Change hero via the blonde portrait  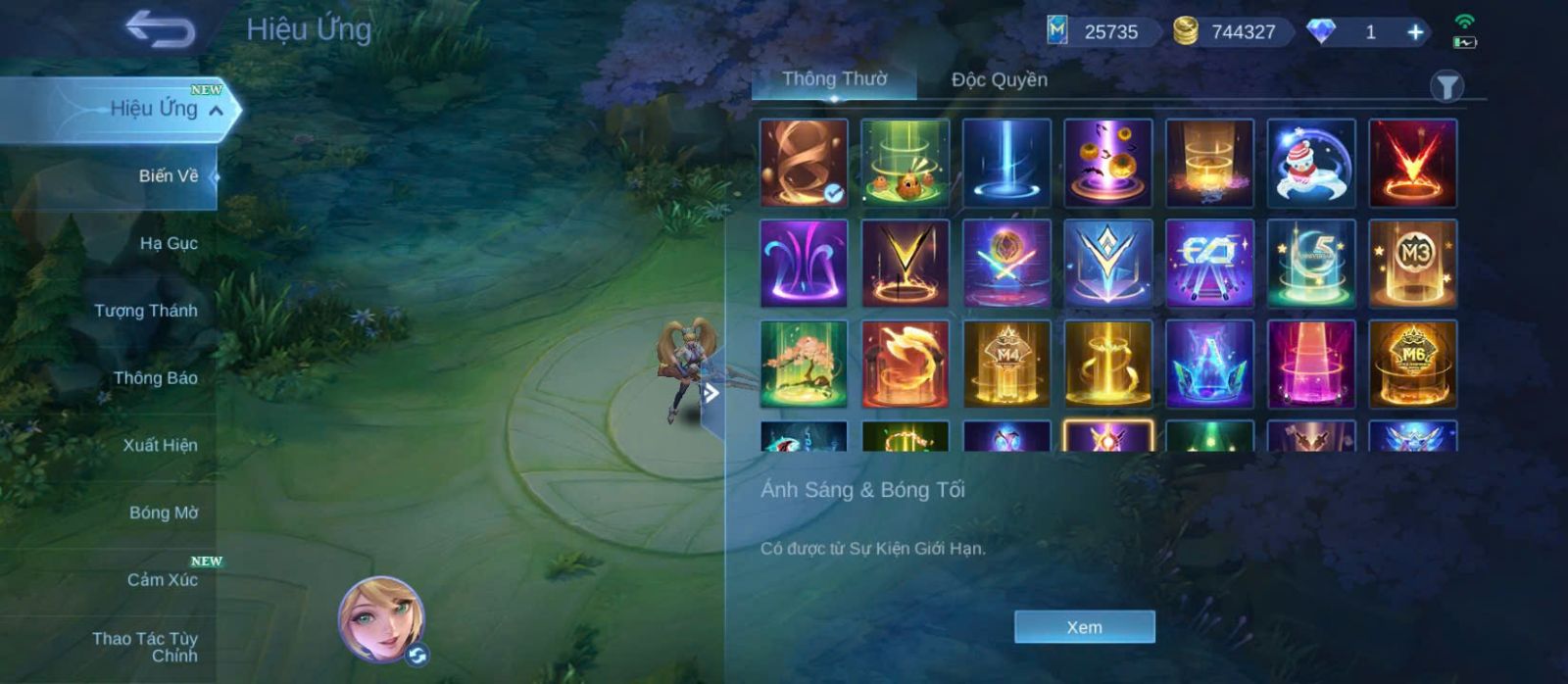pyautogui.click(x=381, y=619)
